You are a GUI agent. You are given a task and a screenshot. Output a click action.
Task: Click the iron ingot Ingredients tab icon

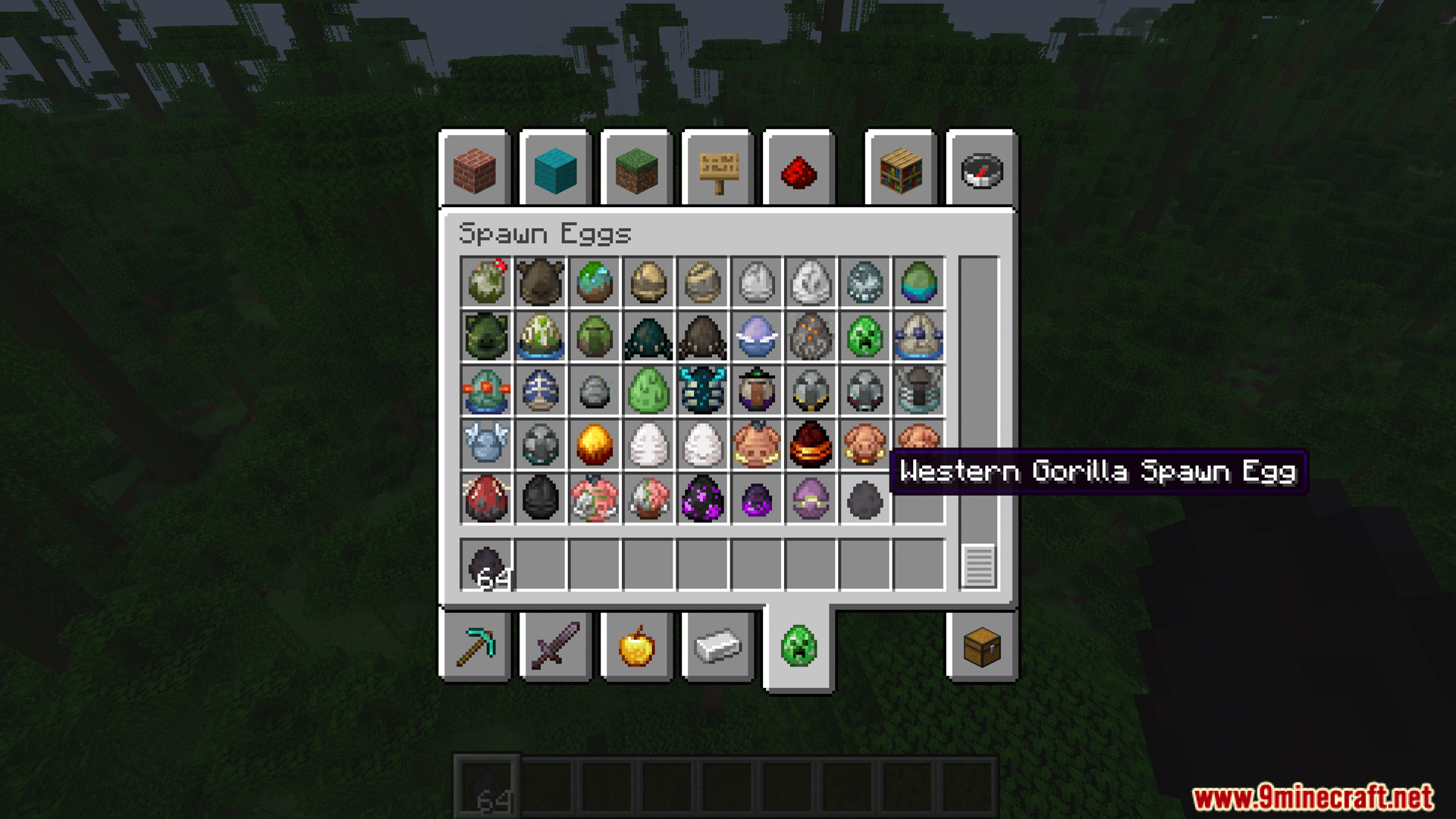[717, 647]
